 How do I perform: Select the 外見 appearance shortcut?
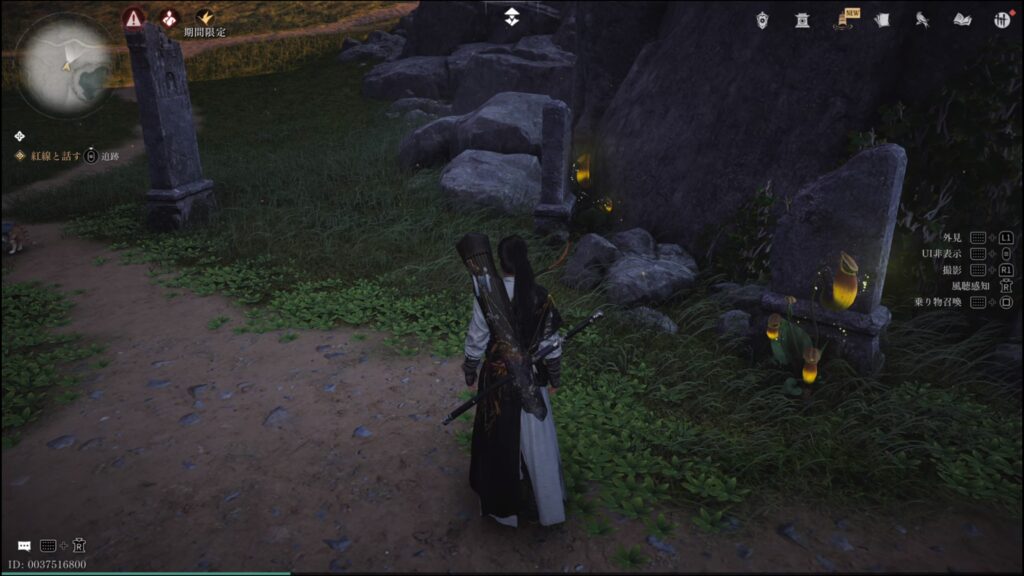[952, 238]
